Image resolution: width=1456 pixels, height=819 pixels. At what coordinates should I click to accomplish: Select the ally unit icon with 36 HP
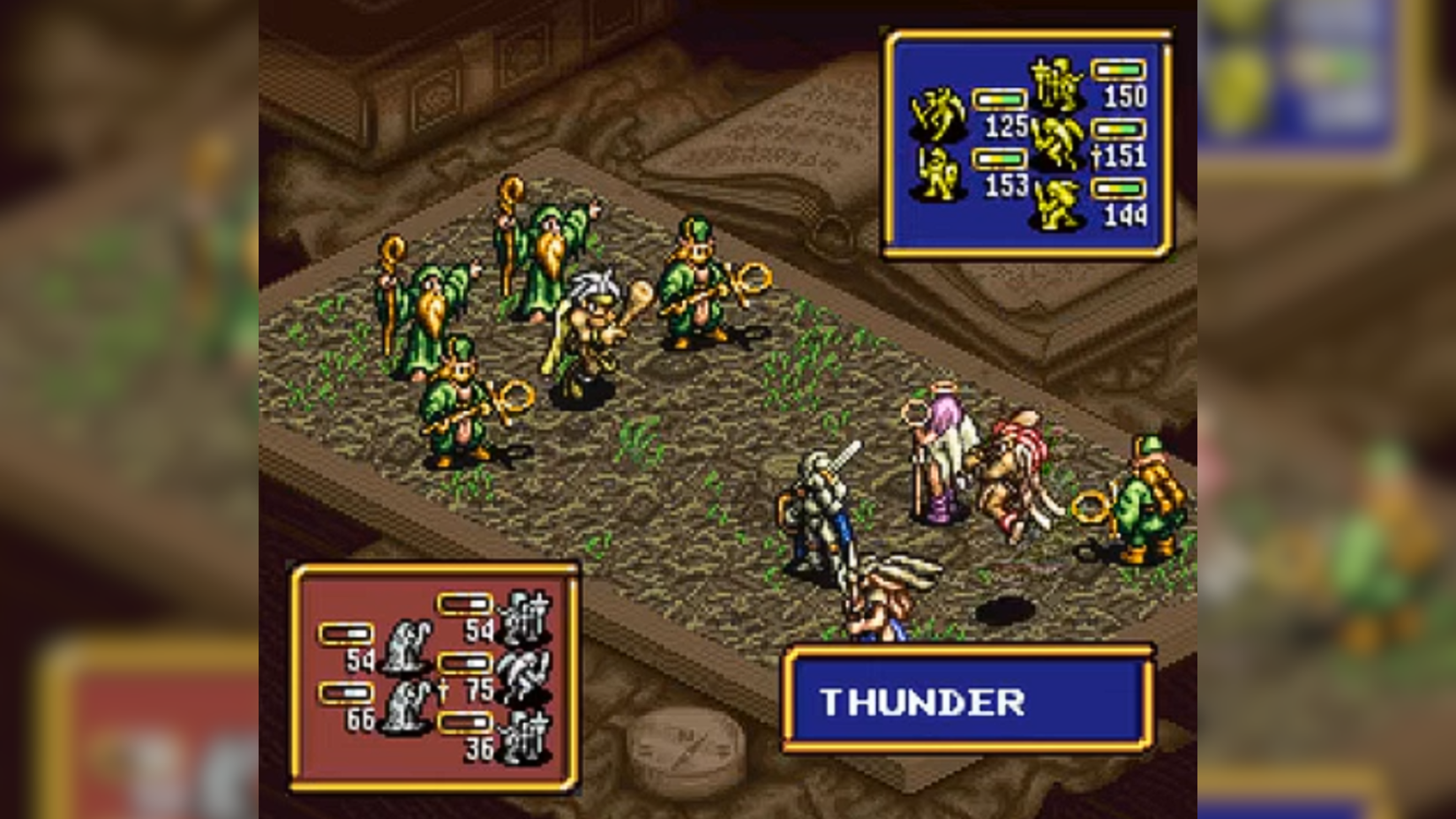tap(526, 738)
